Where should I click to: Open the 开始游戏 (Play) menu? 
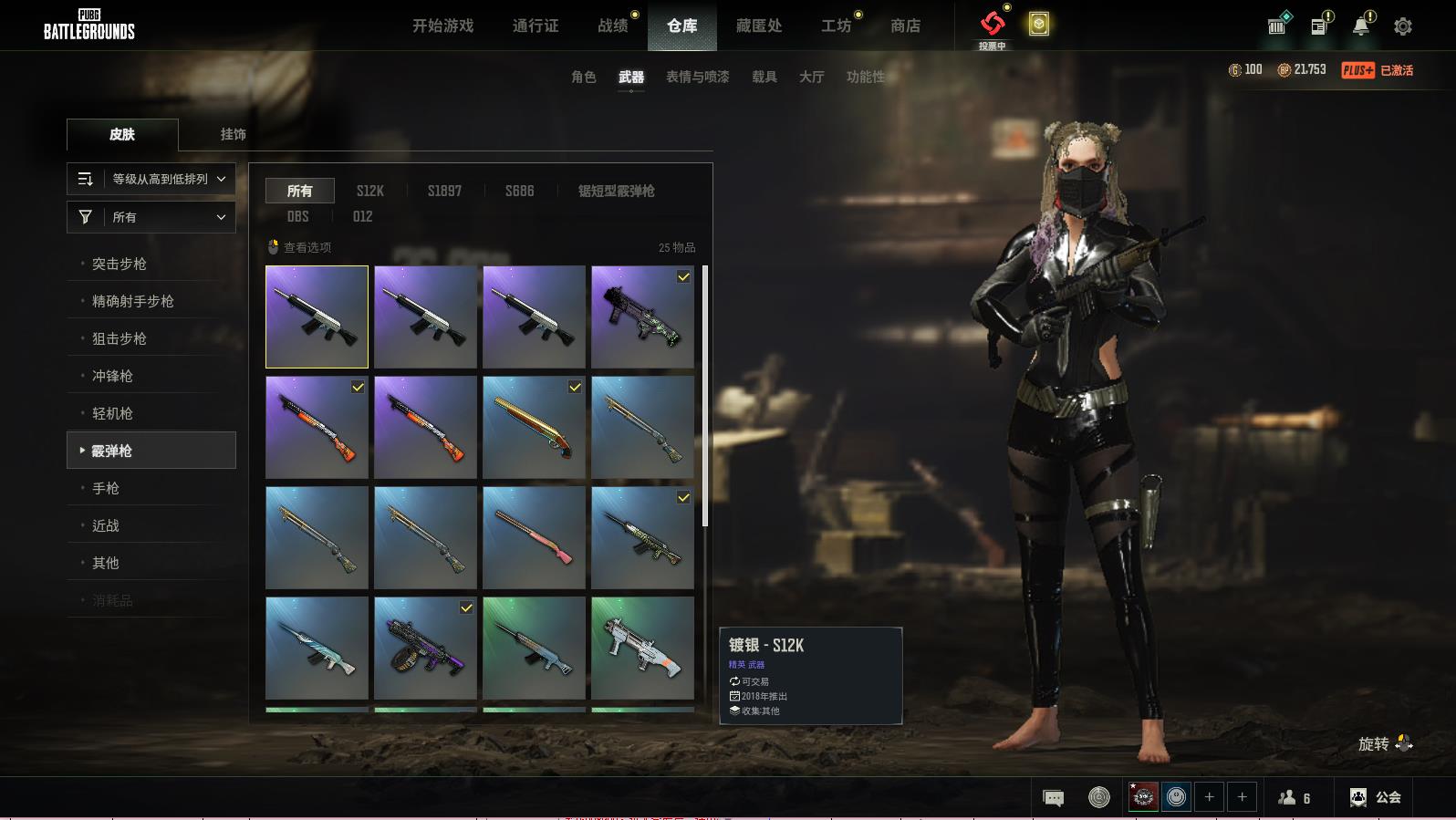coord(442,26)
